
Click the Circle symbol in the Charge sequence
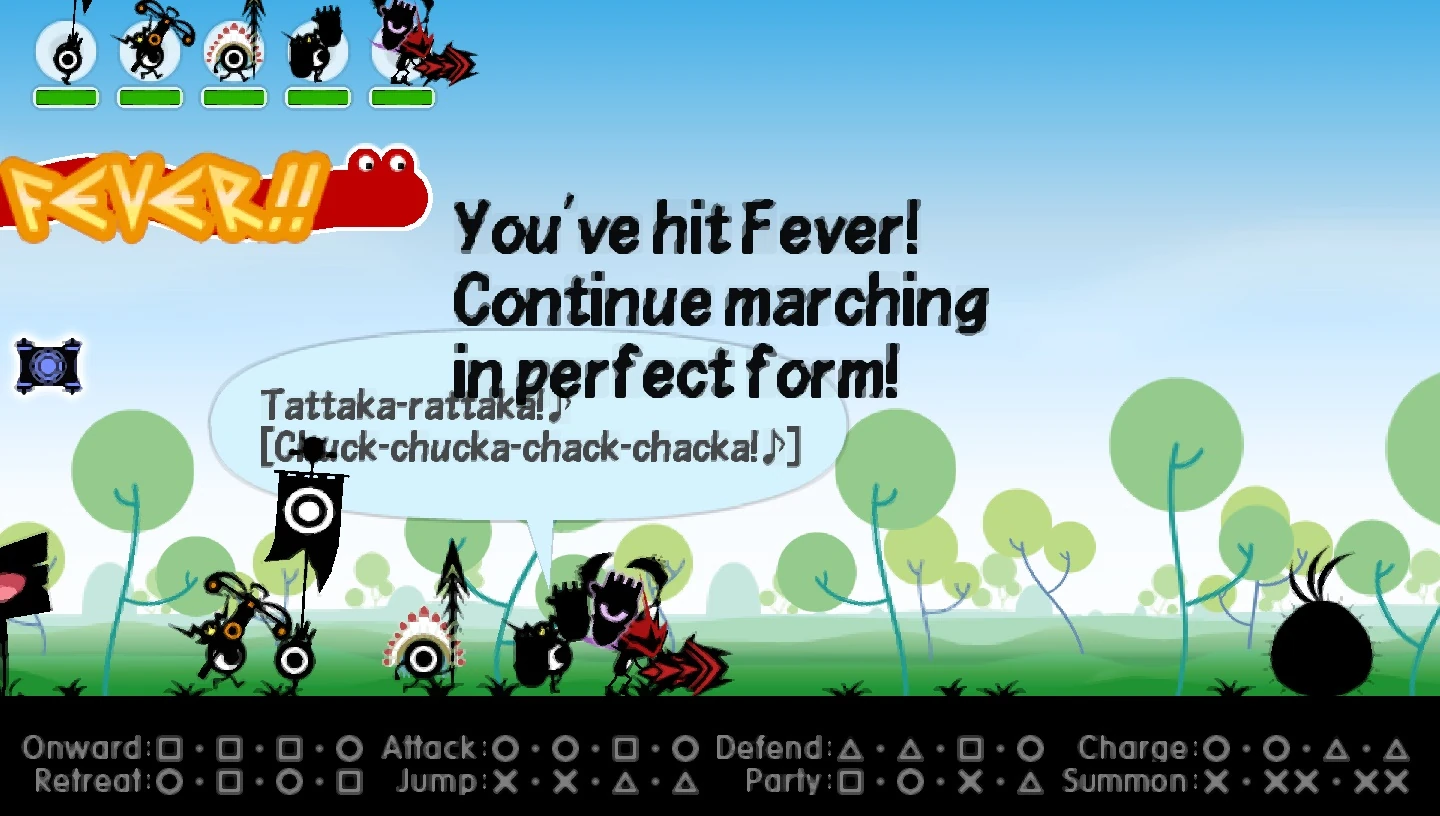[x=1218, y=747]
